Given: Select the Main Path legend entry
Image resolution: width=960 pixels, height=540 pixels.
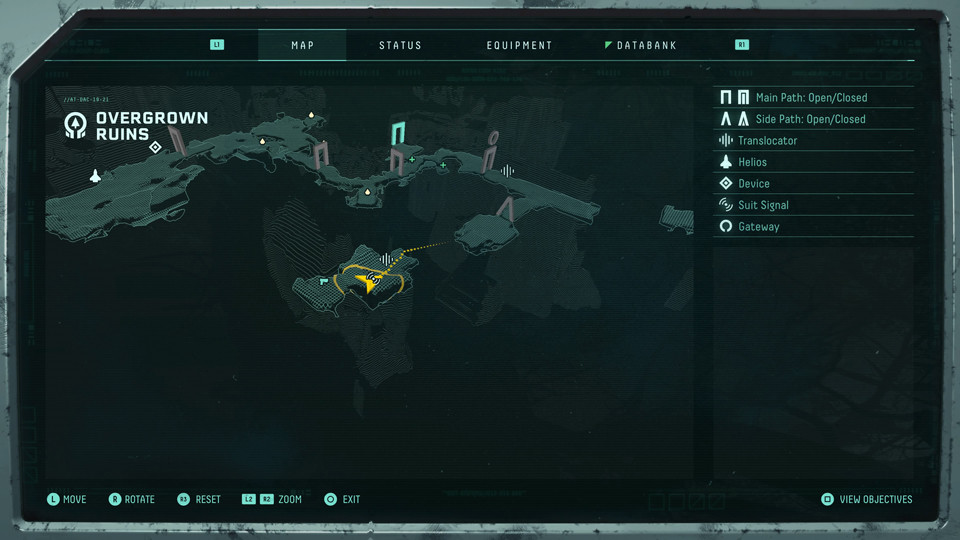Looking at the screenshot, I should [811, 98].
